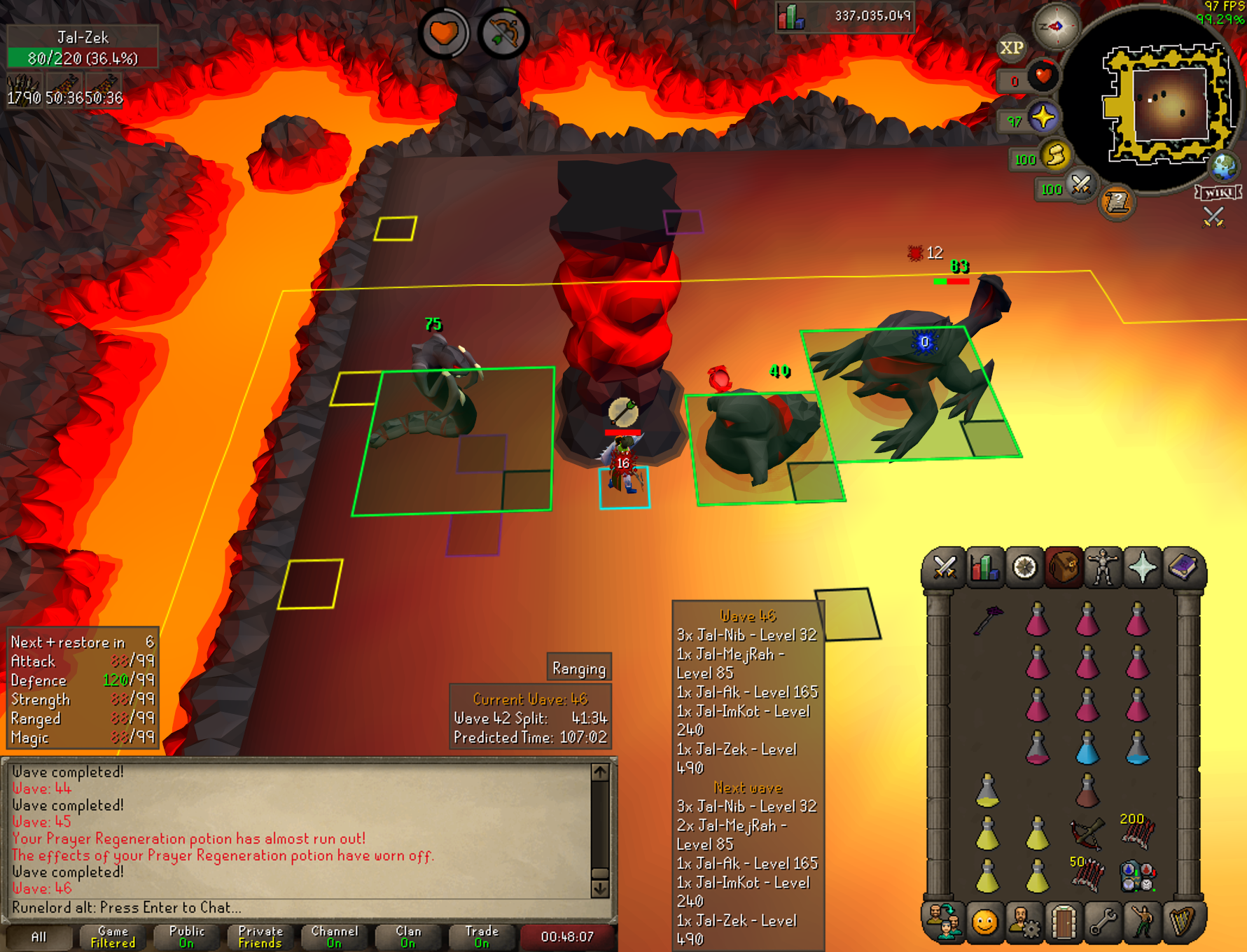Select the purple mace in inventory
1247x952 pixels.
click(988, 619)
